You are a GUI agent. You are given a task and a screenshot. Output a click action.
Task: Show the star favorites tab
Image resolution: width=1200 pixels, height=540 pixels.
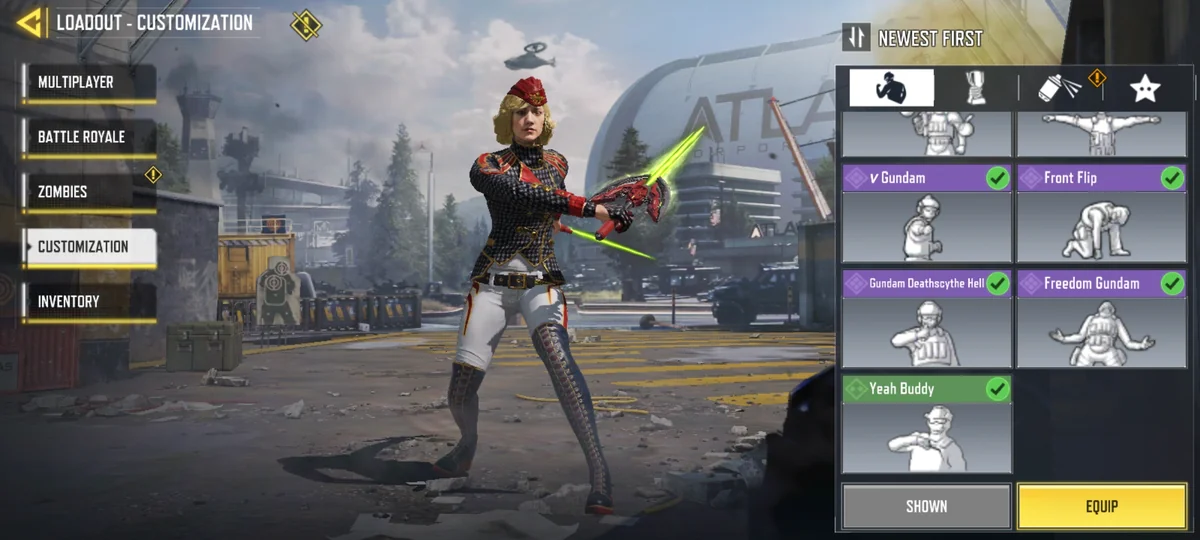coord(1144,88)
